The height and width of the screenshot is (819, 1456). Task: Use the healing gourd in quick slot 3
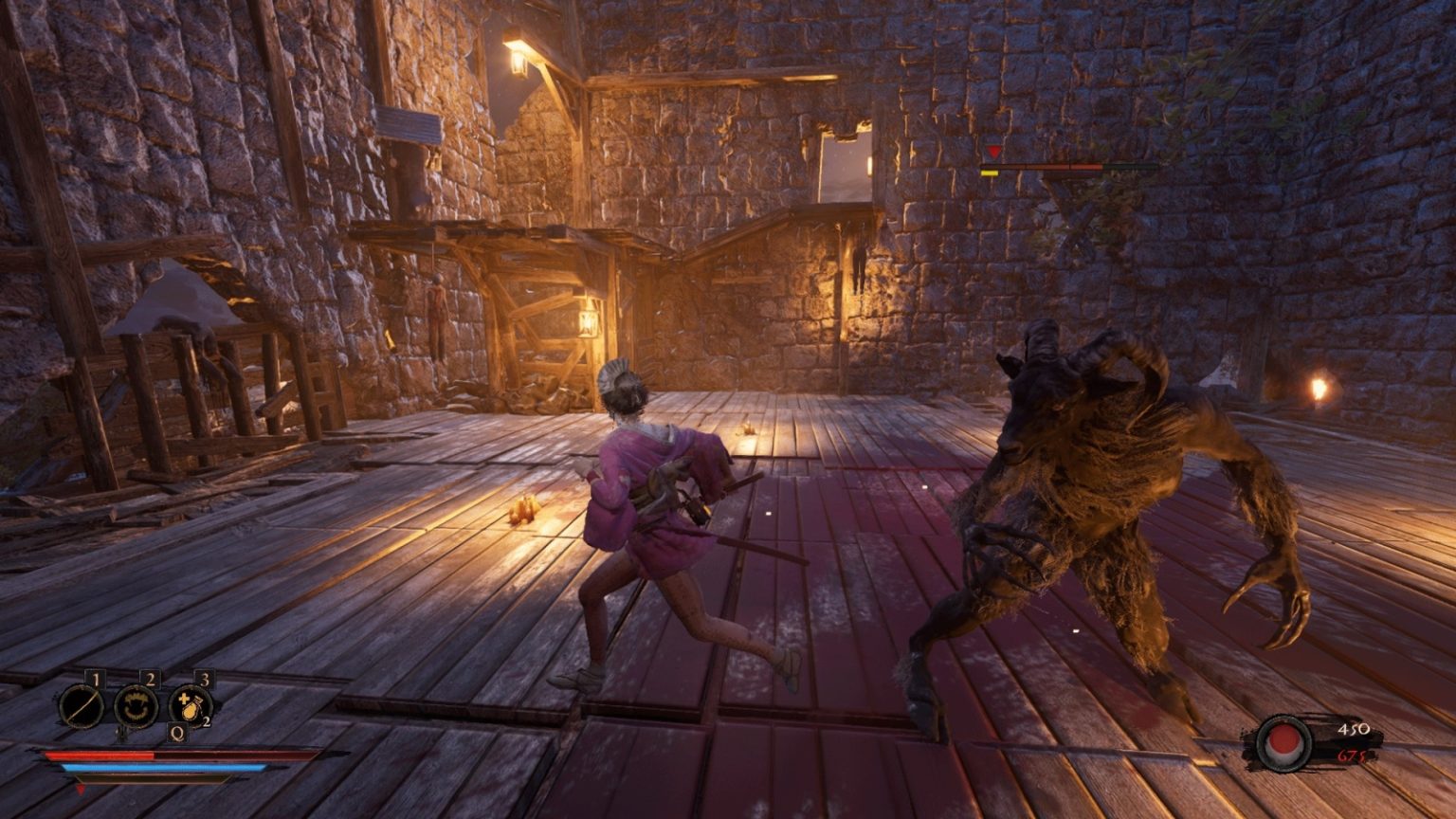point(191,705)
